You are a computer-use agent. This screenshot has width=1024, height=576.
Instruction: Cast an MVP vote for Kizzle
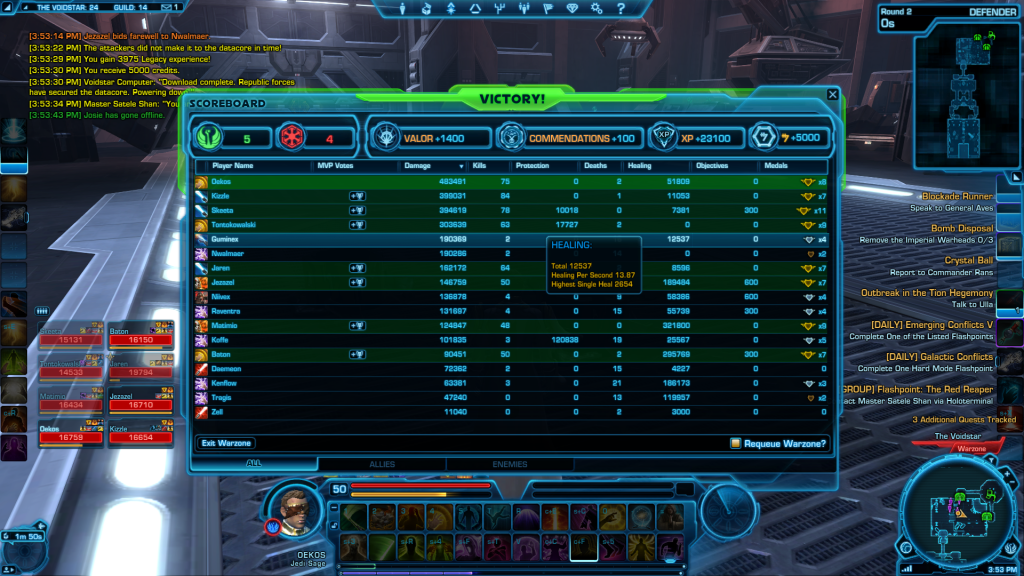click(x=356, y=196)
